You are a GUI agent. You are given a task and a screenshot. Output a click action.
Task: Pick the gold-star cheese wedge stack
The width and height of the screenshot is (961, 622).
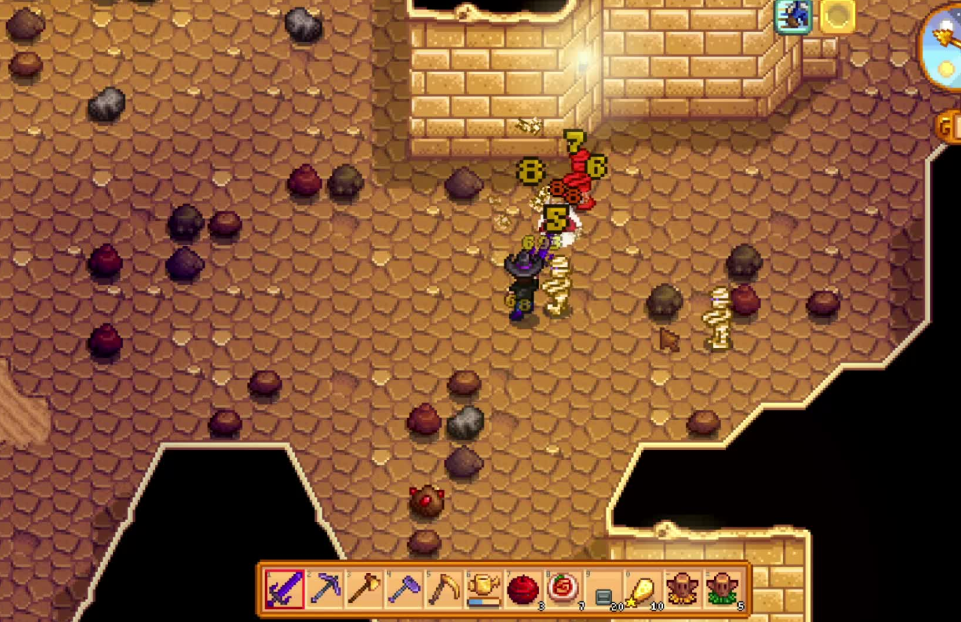643,590
